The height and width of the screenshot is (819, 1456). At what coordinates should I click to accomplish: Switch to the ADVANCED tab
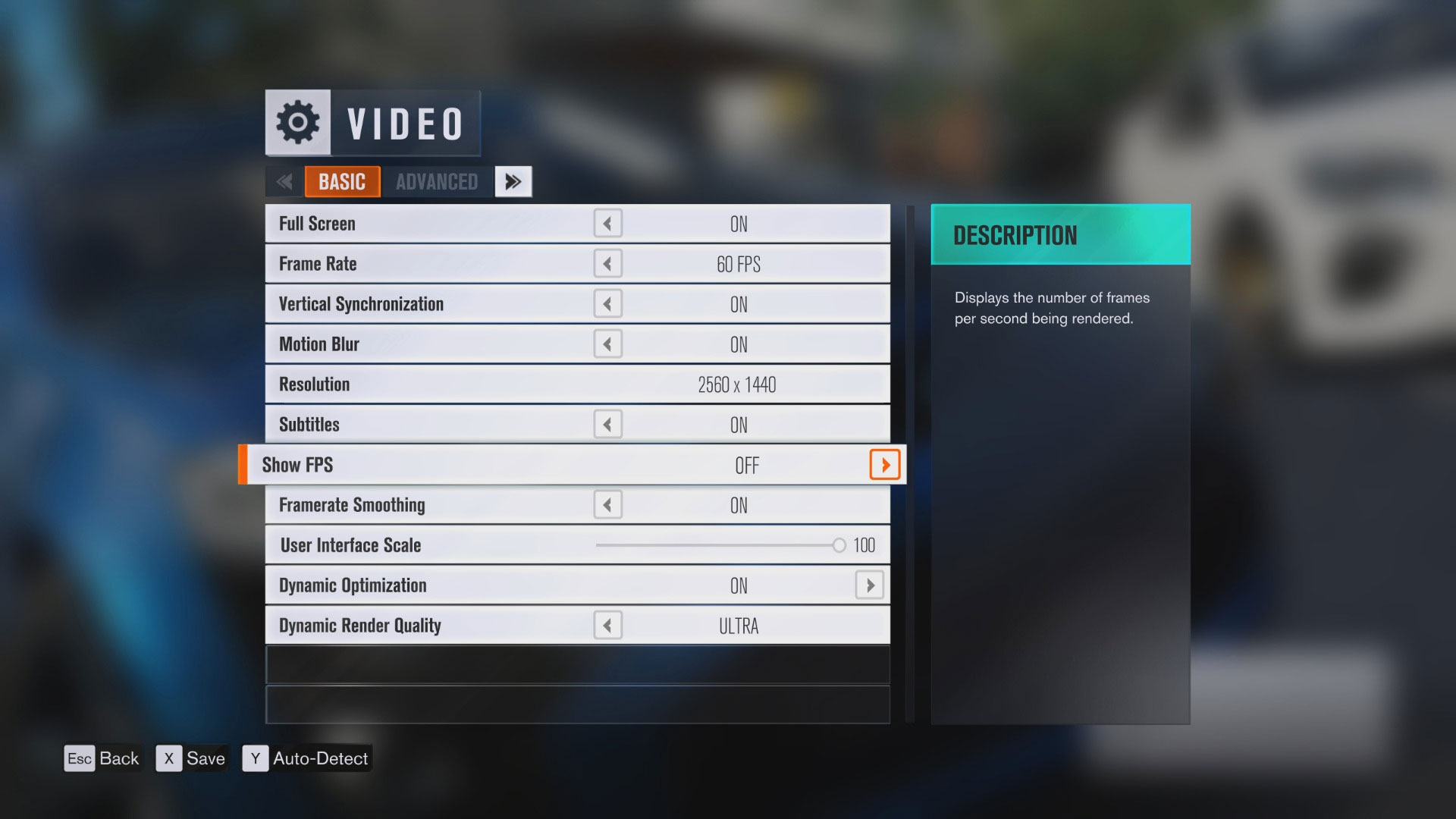(435, 181)
